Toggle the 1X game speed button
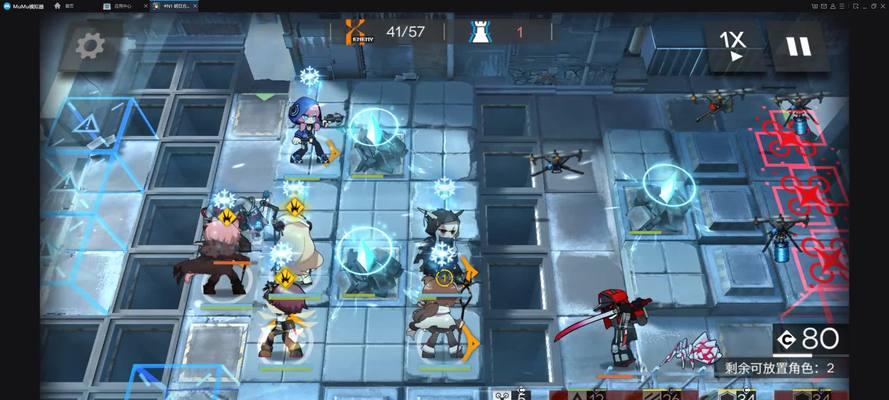 pos(732,45)
